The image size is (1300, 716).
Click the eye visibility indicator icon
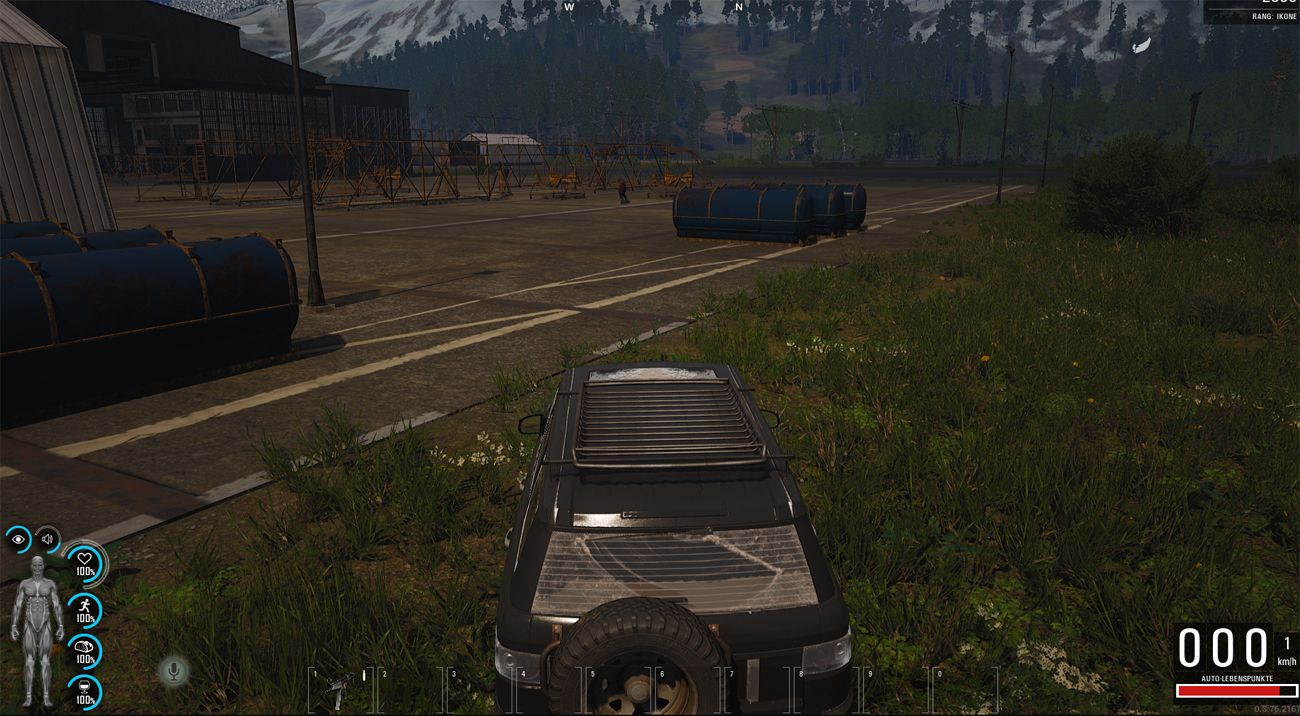point(18,540)
